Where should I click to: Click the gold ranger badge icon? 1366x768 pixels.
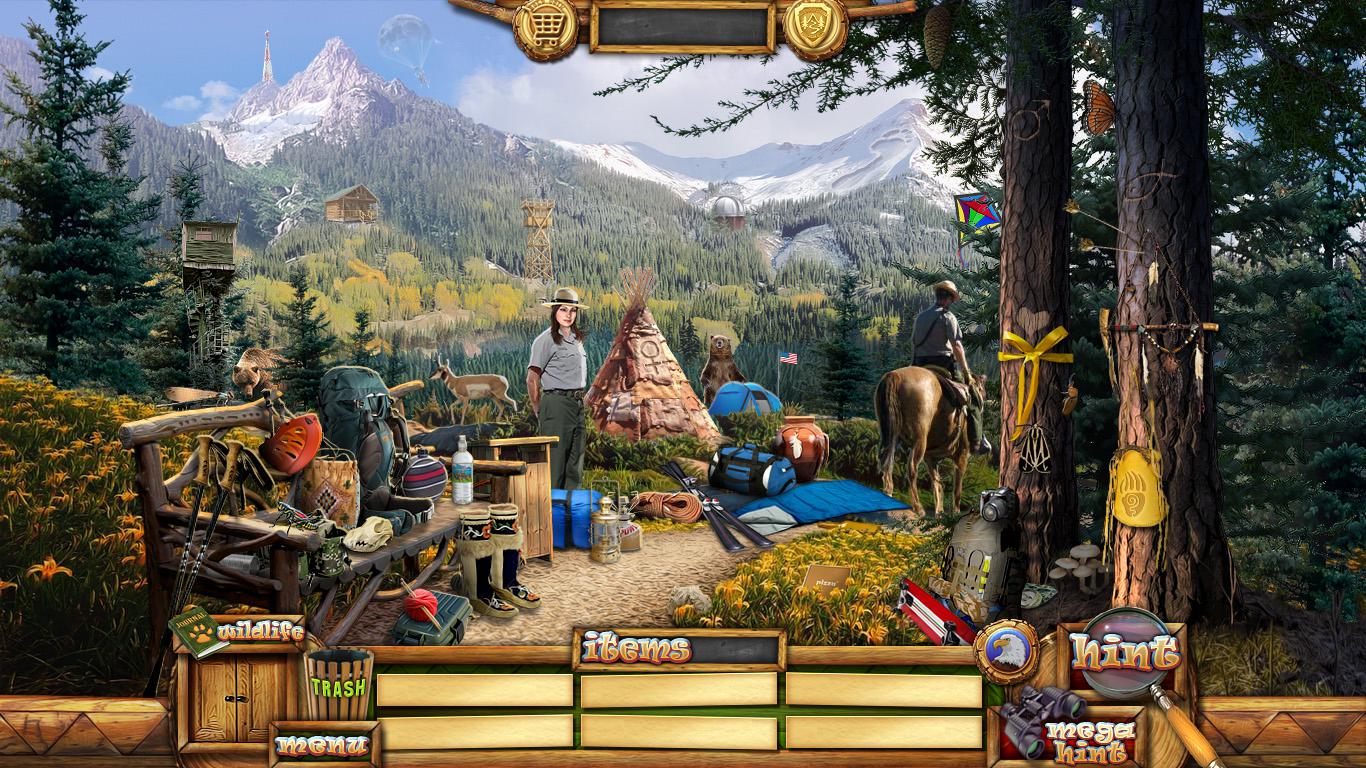tap(815, 25)
